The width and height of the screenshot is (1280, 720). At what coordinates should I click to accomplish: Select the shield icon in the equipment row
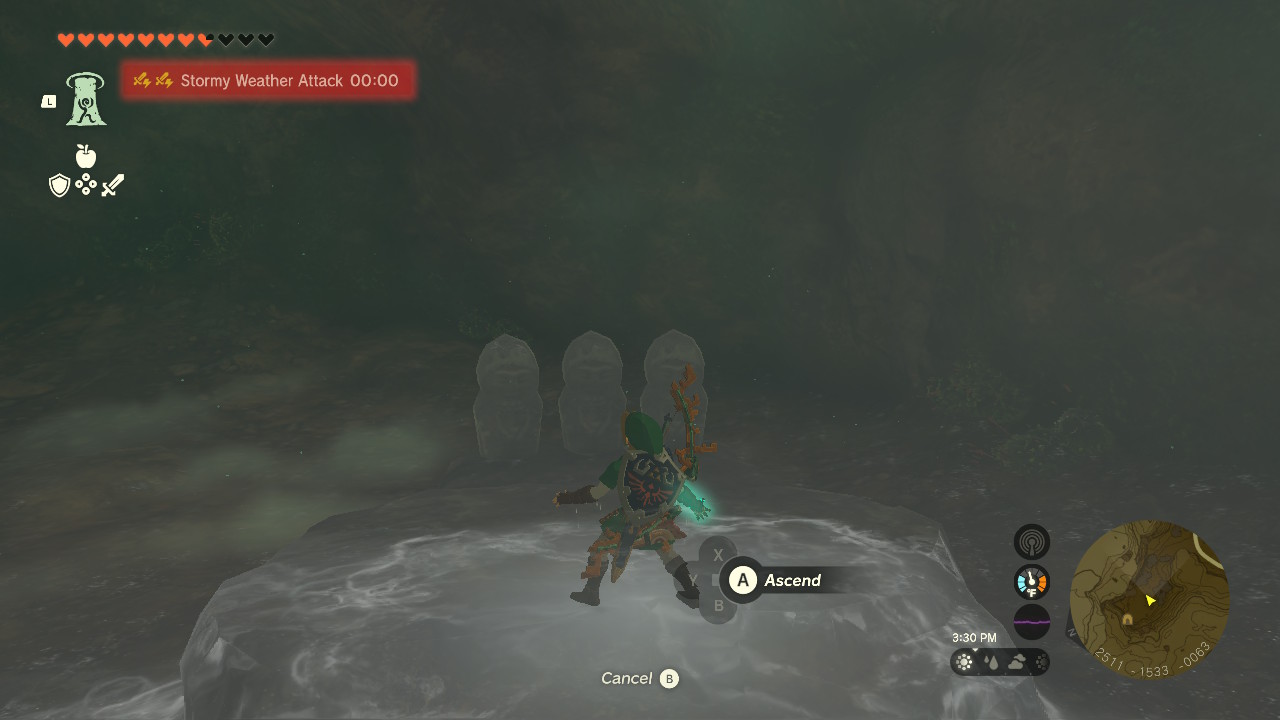60,184
